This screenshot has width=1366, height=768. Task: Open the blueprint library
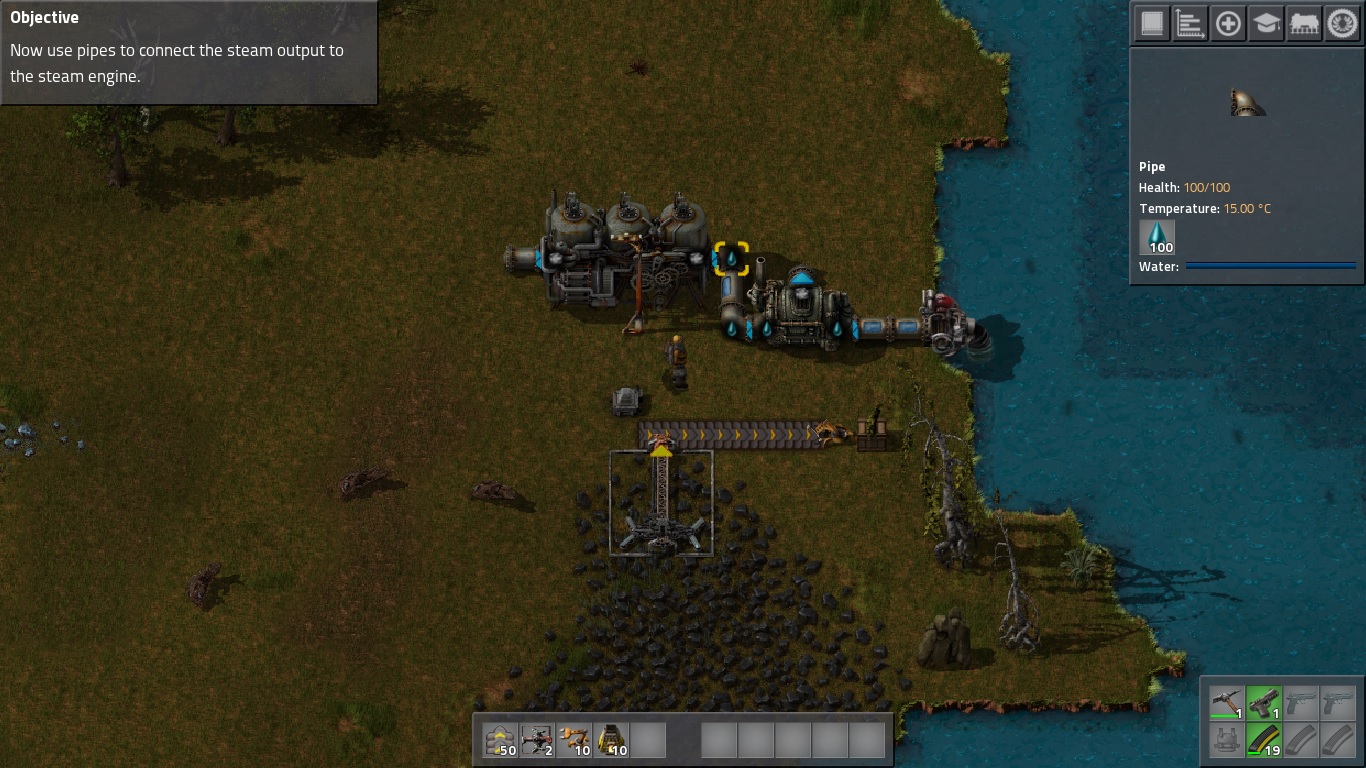coord(1151,23)
